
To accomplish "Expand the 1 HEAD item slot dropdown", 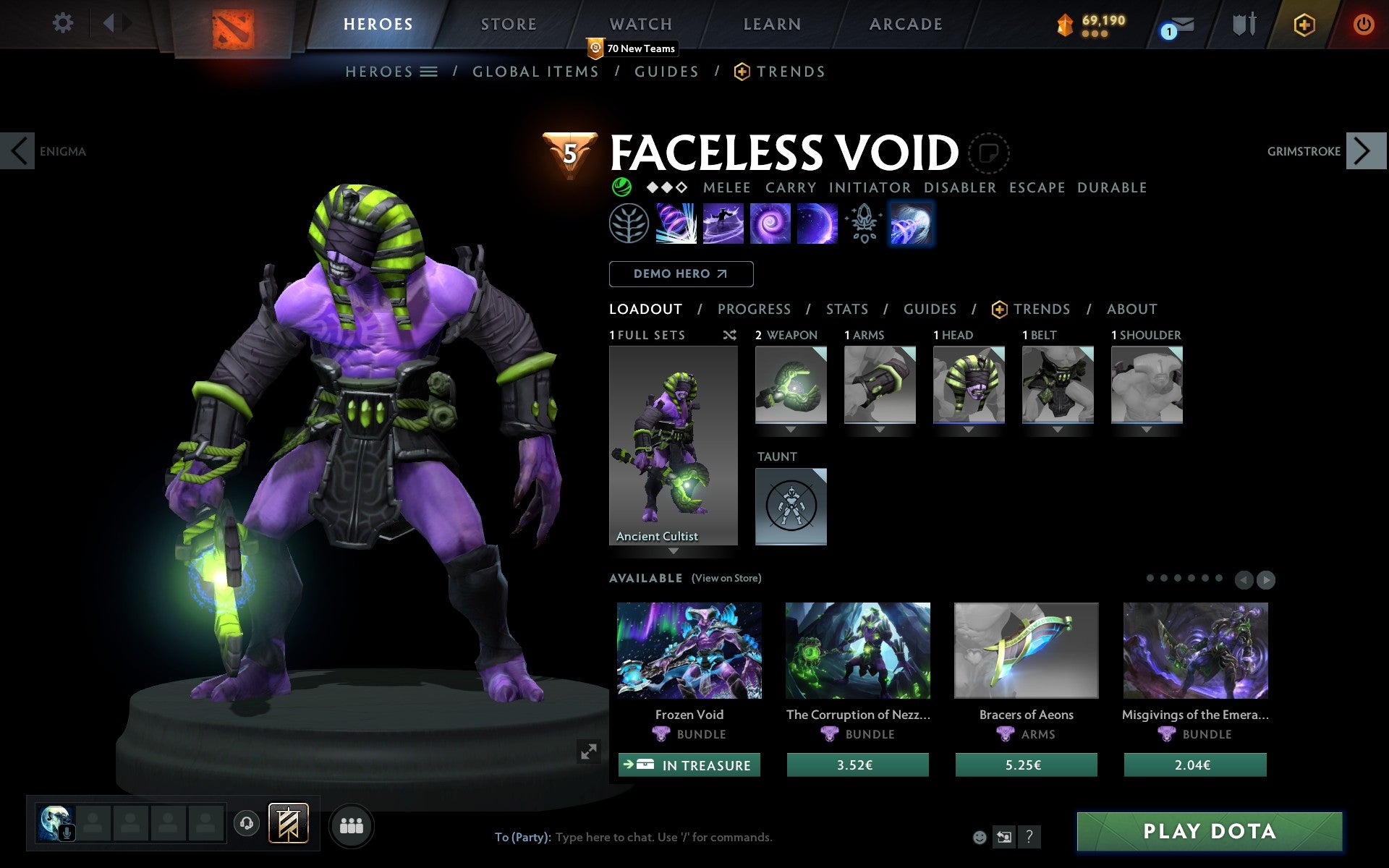I will [969, 428].
